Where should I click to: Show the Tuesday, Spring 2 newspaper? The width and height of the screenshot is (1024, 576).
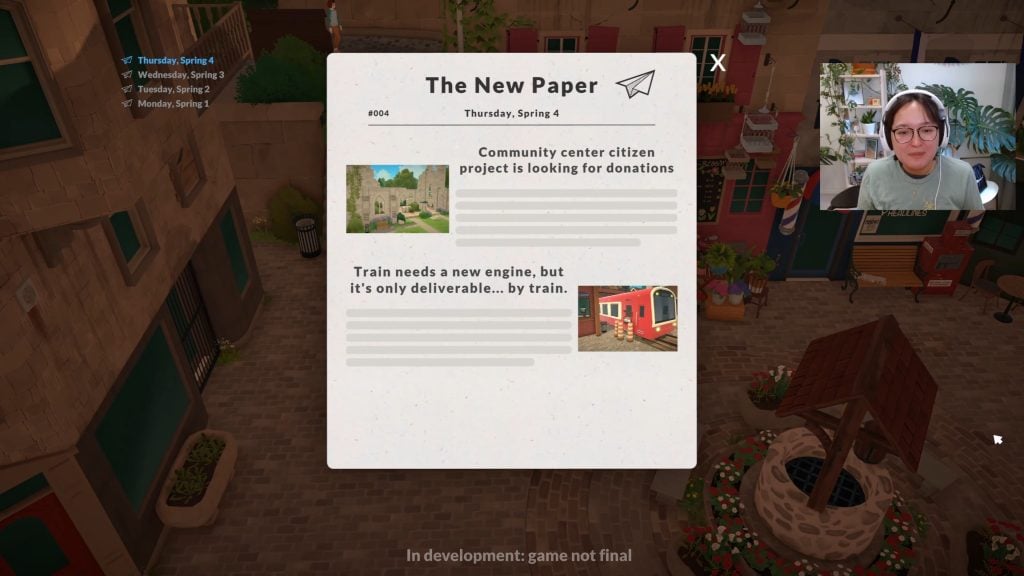(173, 89)
